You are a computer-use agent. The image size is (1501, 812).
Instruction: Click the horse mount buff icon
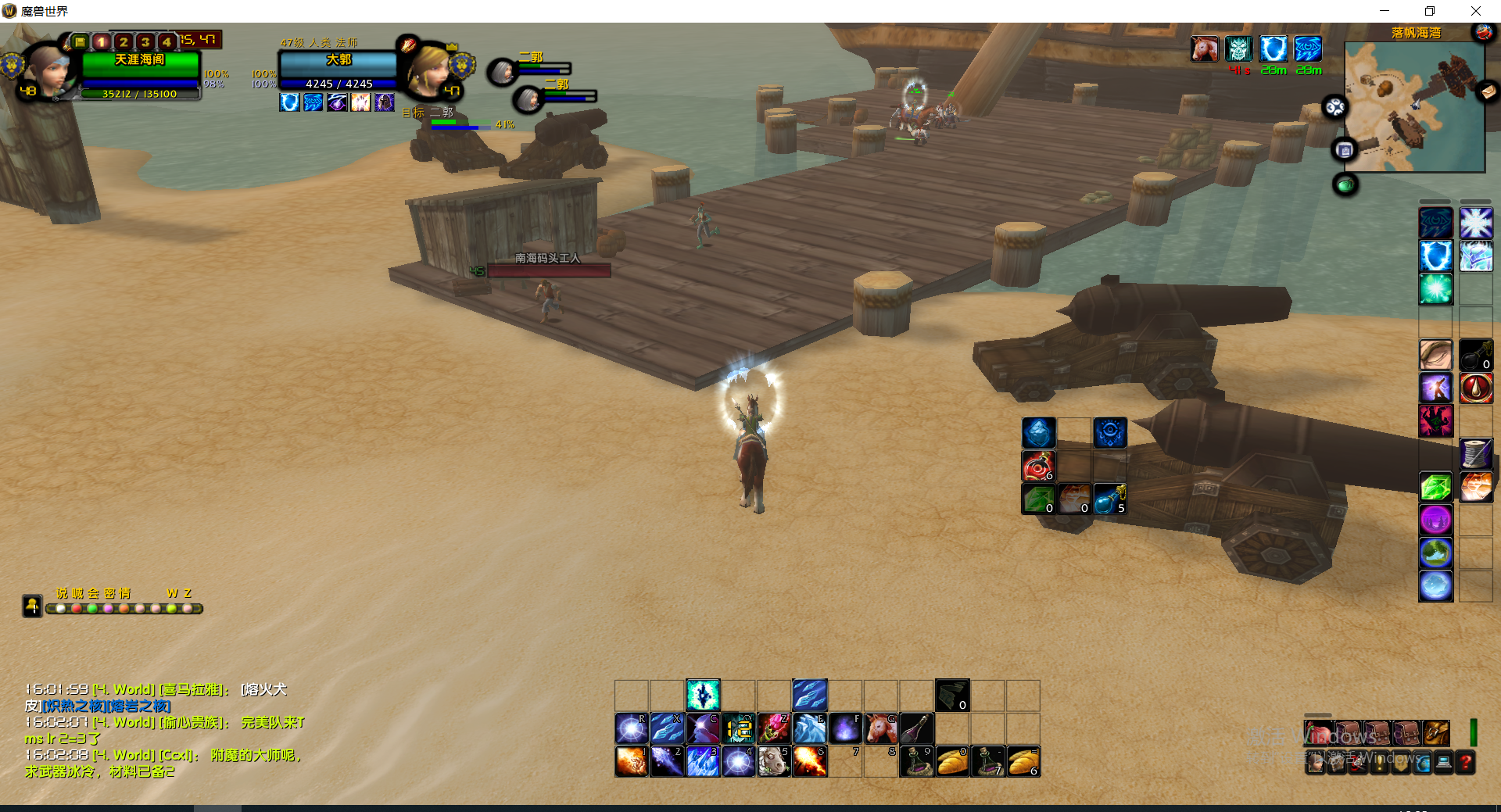1205,49
